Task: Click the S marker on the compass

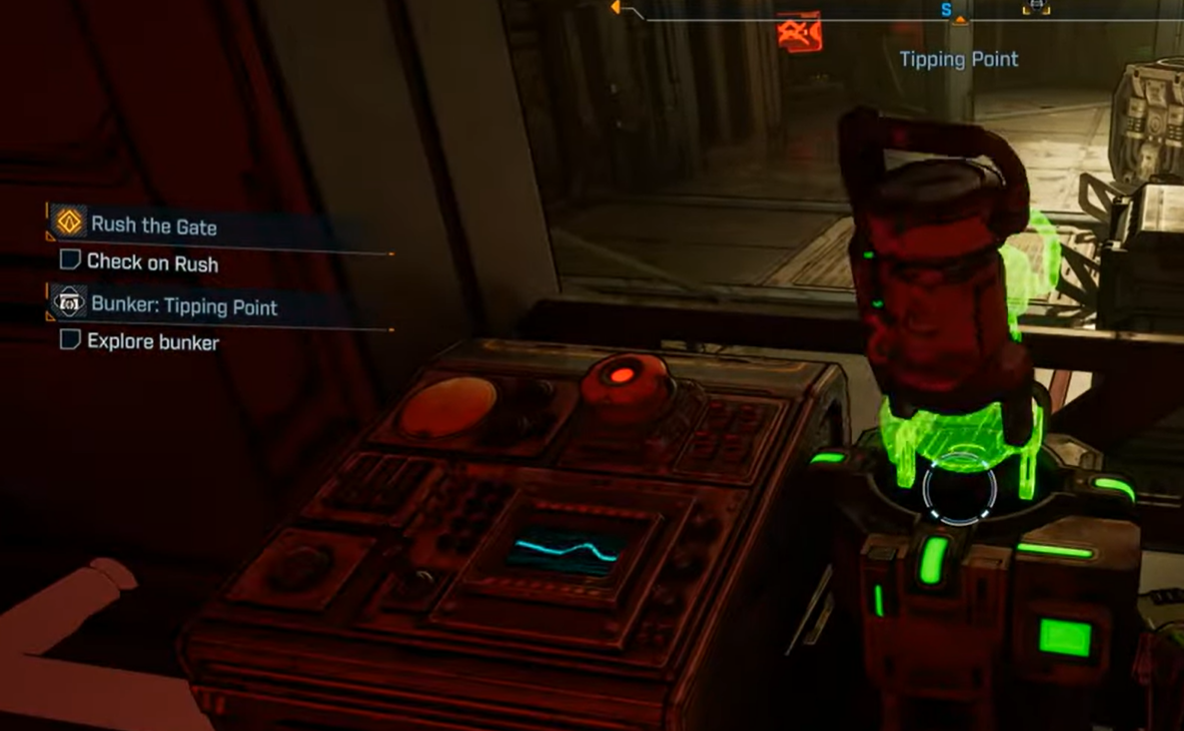Action: coord(946,10)
